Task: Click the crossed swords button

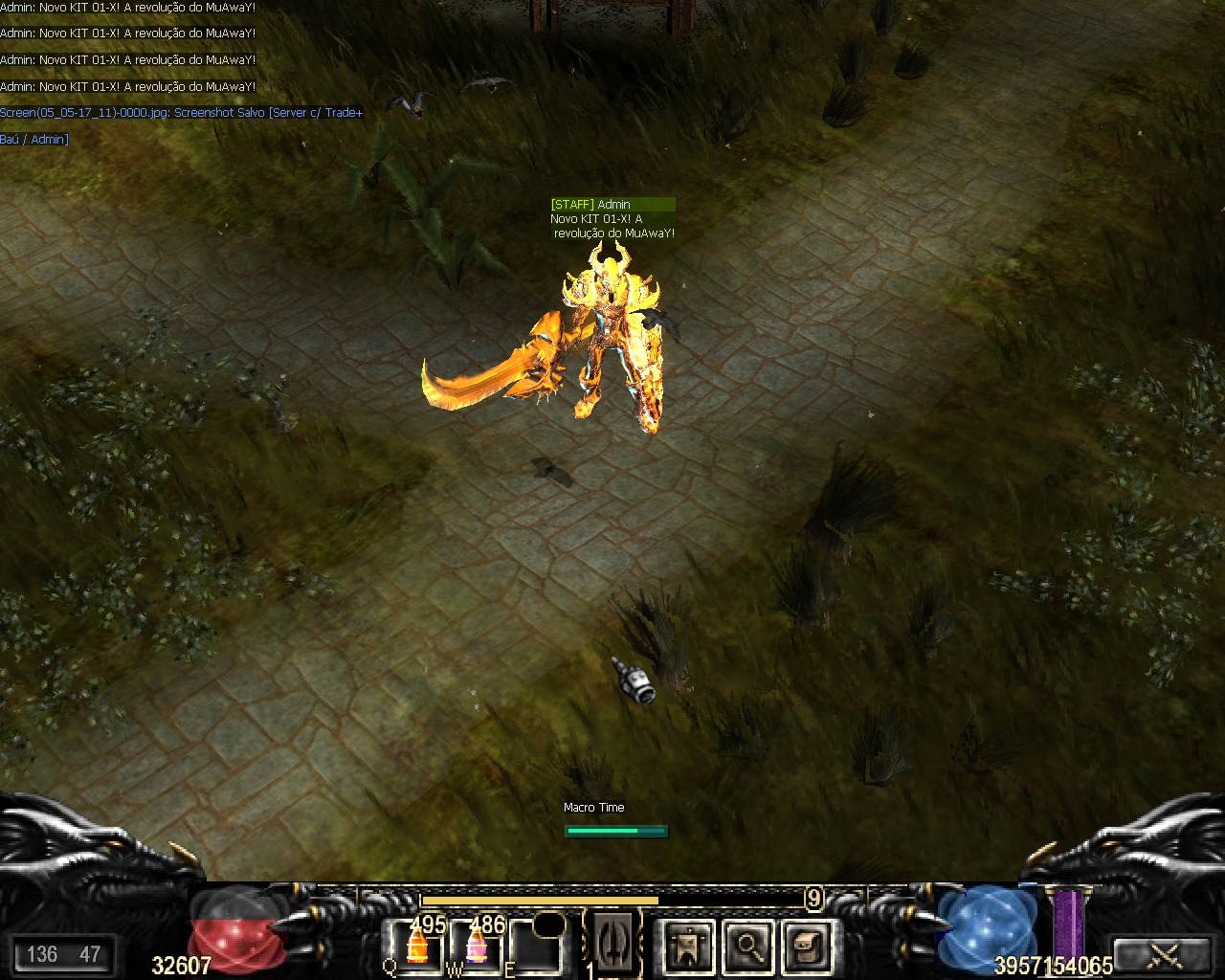Action: [x=1166, y=954]
